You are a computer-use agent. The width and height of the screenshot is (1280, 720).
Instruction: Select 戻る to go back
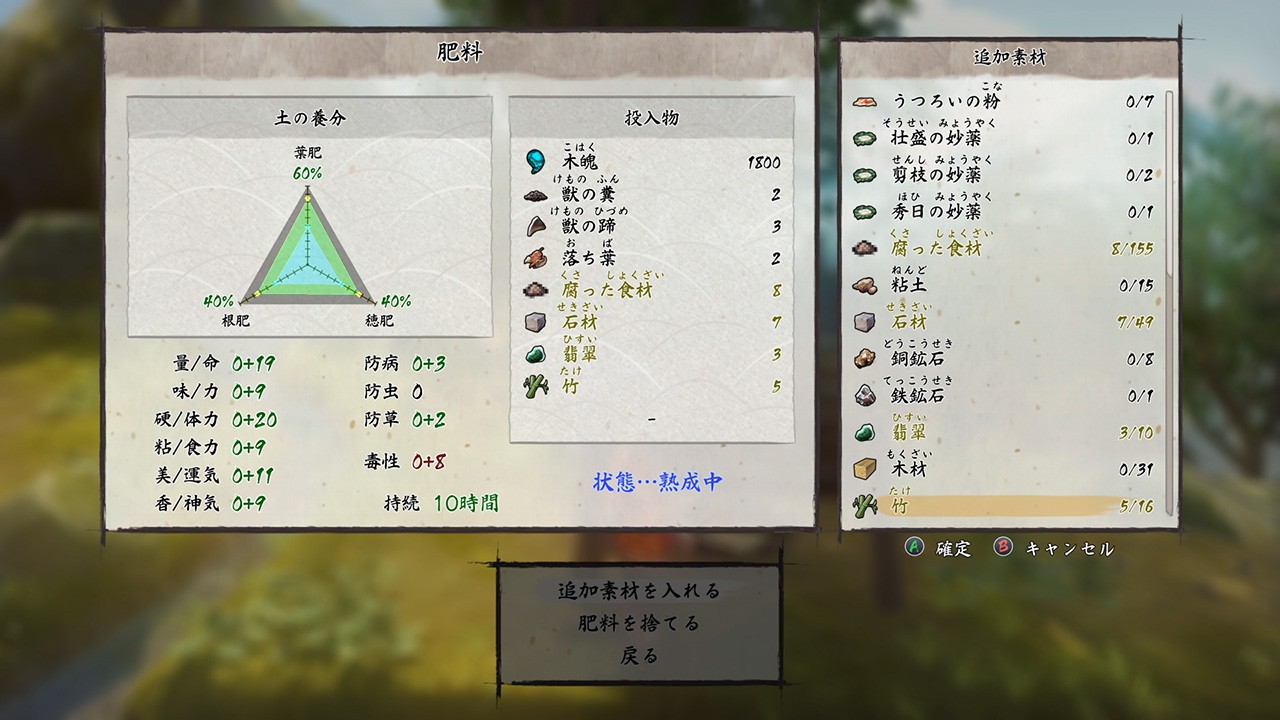click(x=639, y=656)
